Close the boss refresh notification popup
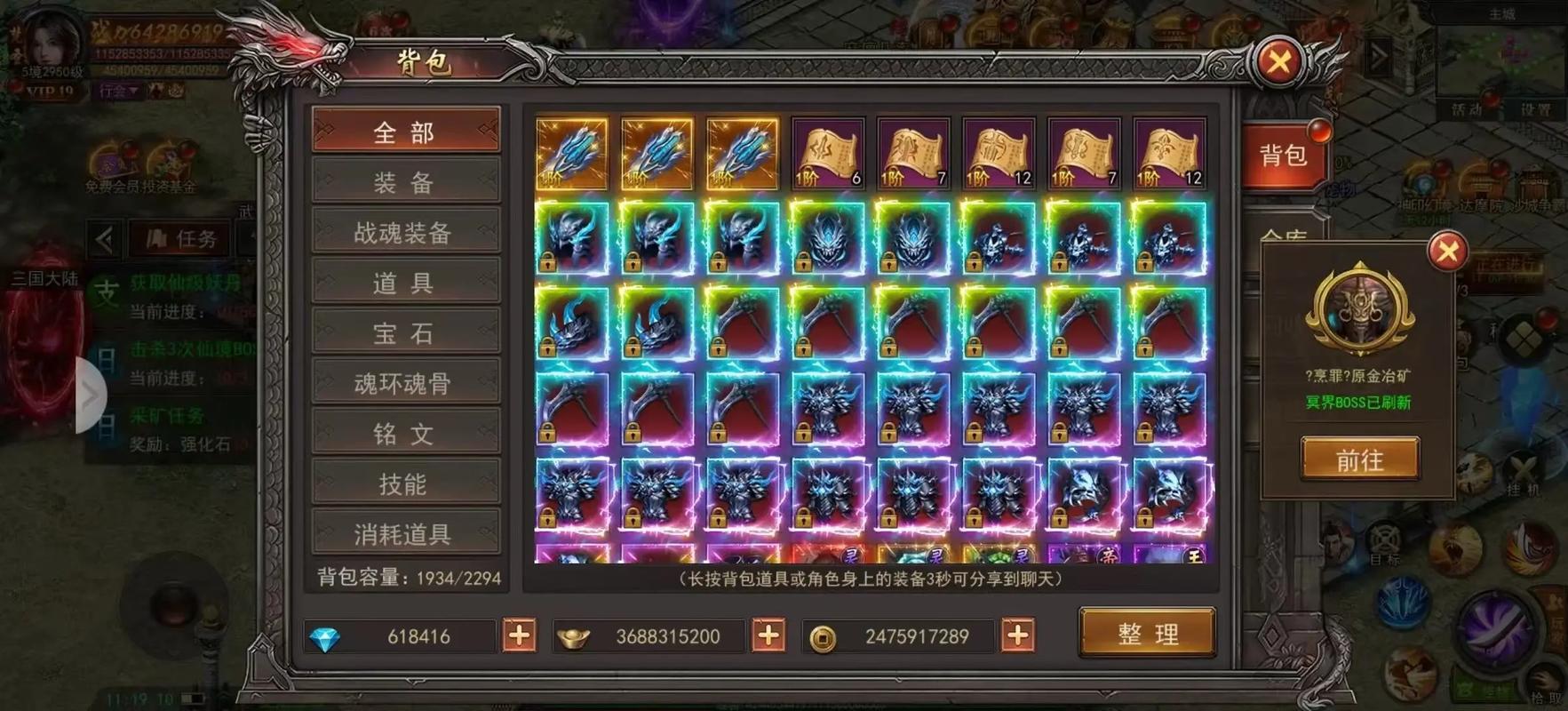The width and height of the screenshot is (1568, 711). click(x=1447, y=252)
